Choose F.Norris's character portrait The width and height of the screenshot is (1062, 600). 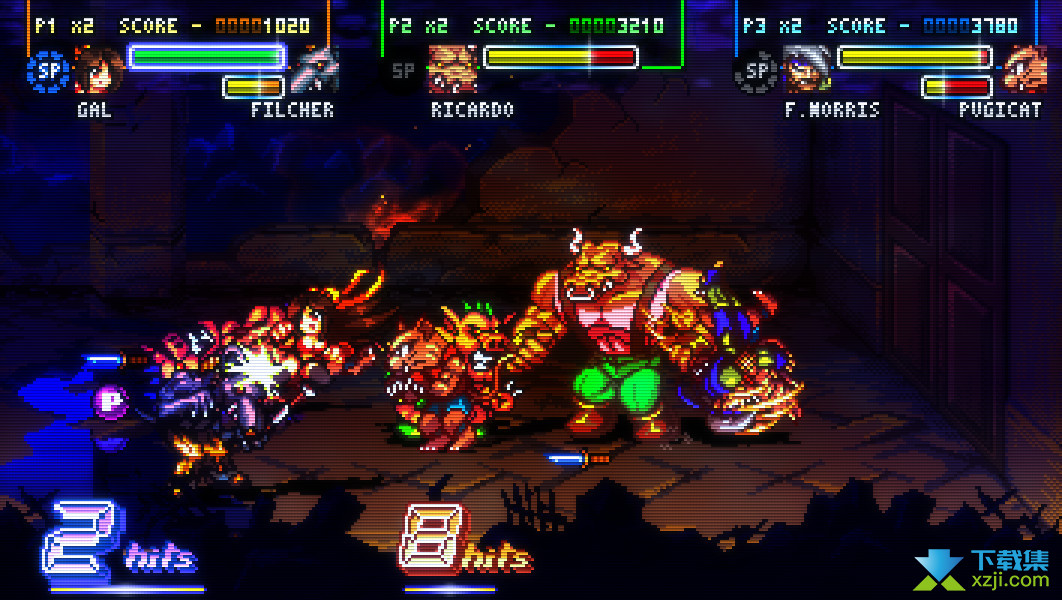point(808,69)
